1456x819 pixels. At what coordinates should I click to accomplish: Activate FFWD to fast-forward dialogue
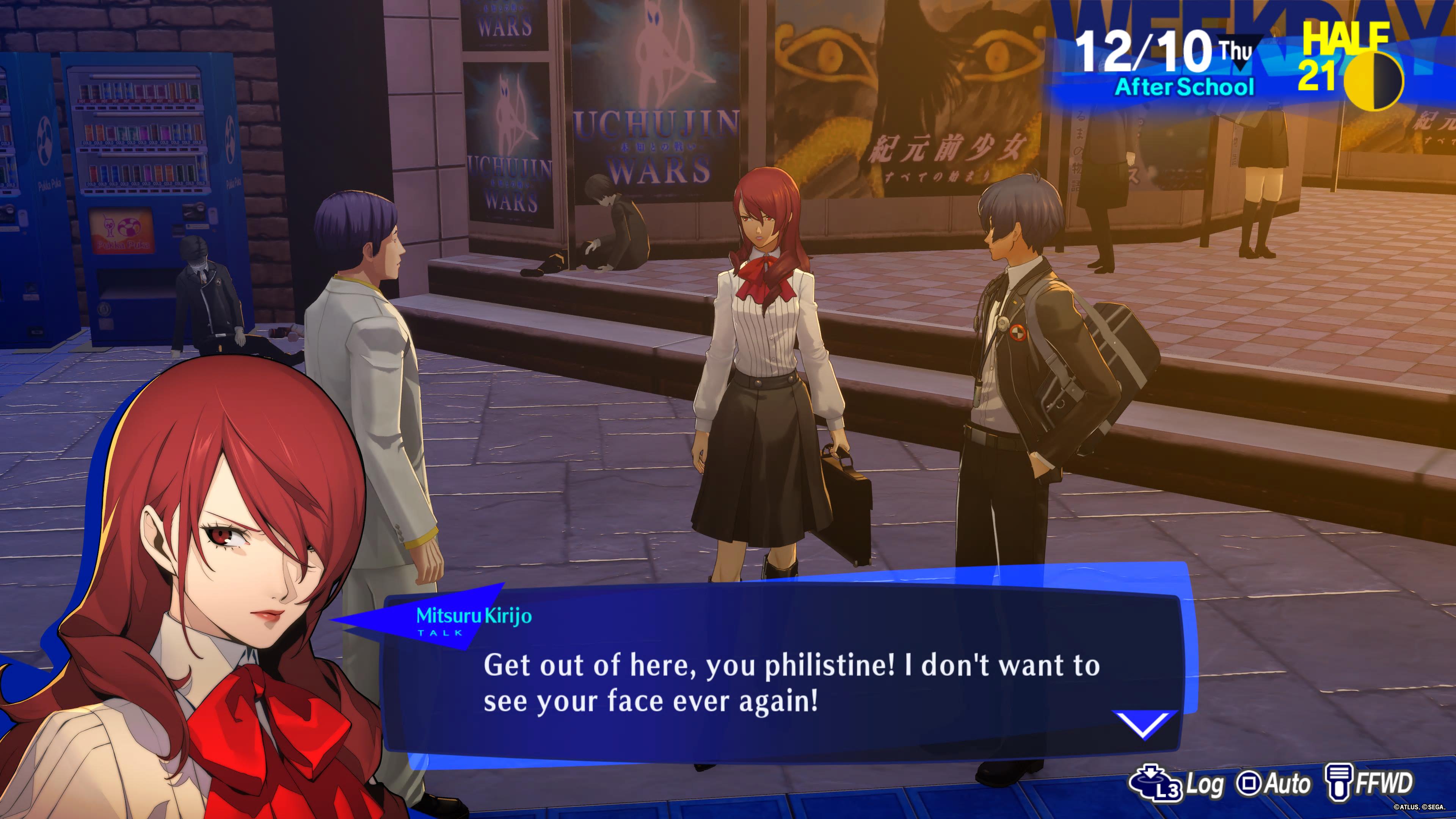click(x=1369, y=783)
